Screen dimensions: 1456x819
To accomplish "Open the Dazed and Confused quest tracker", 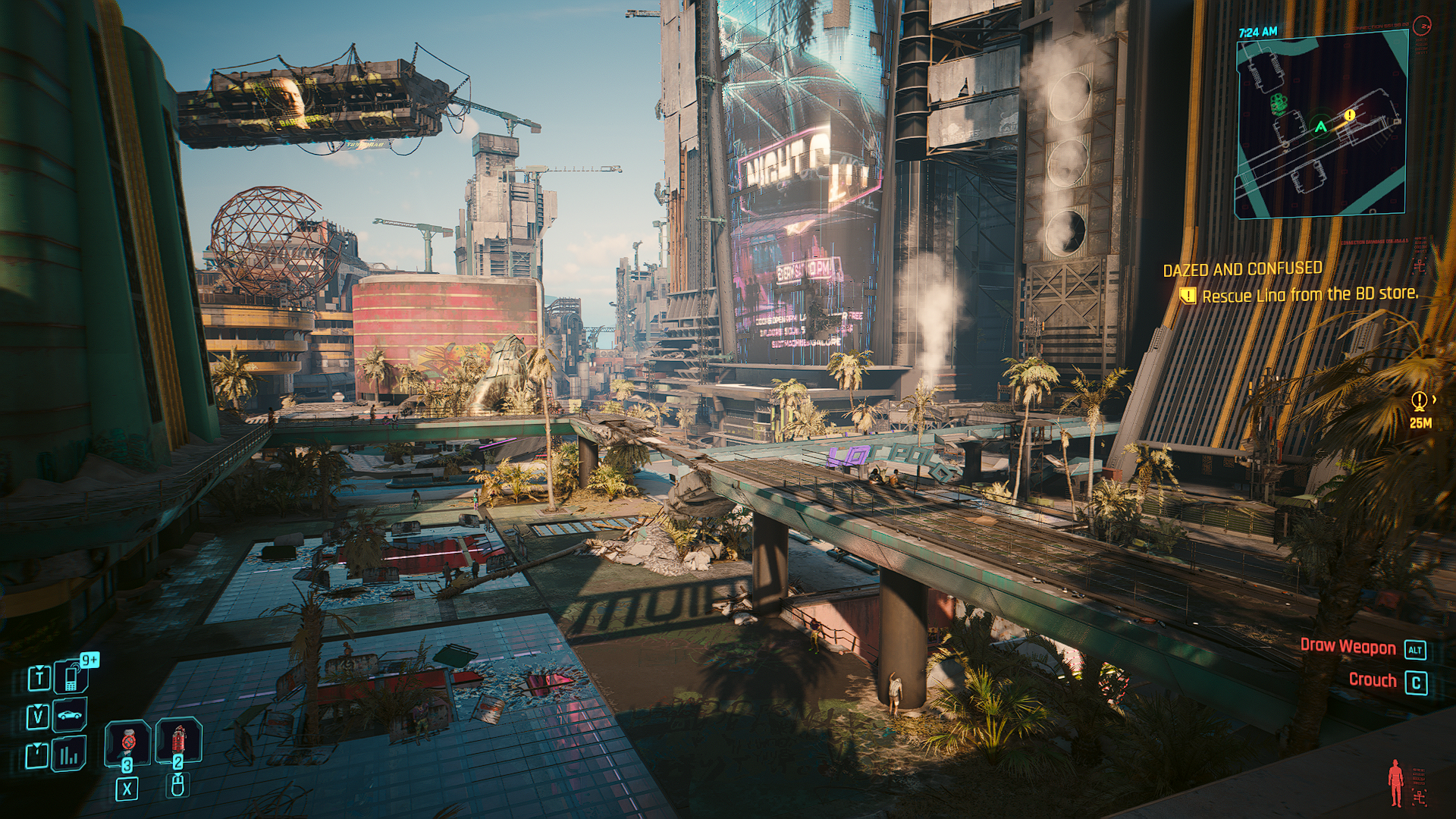I will tap(1242, 269).
